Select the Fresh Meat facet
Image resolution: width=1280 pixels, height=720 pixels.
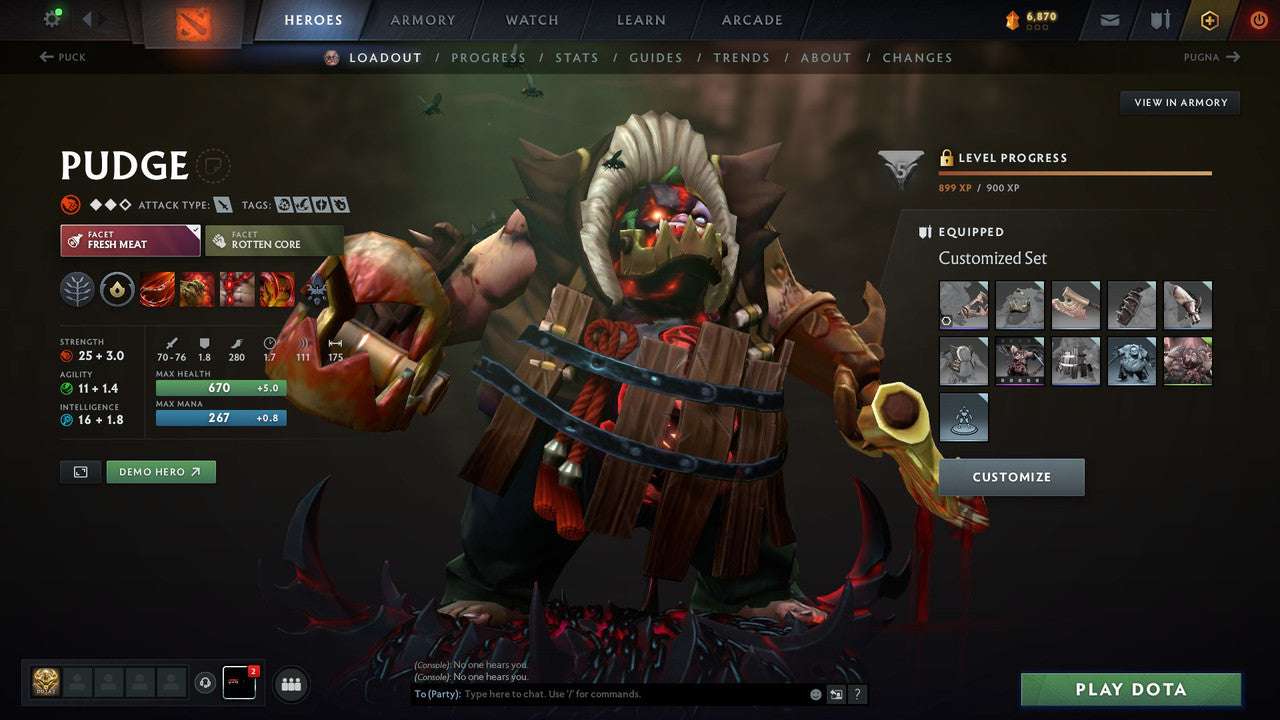point(130,240)
